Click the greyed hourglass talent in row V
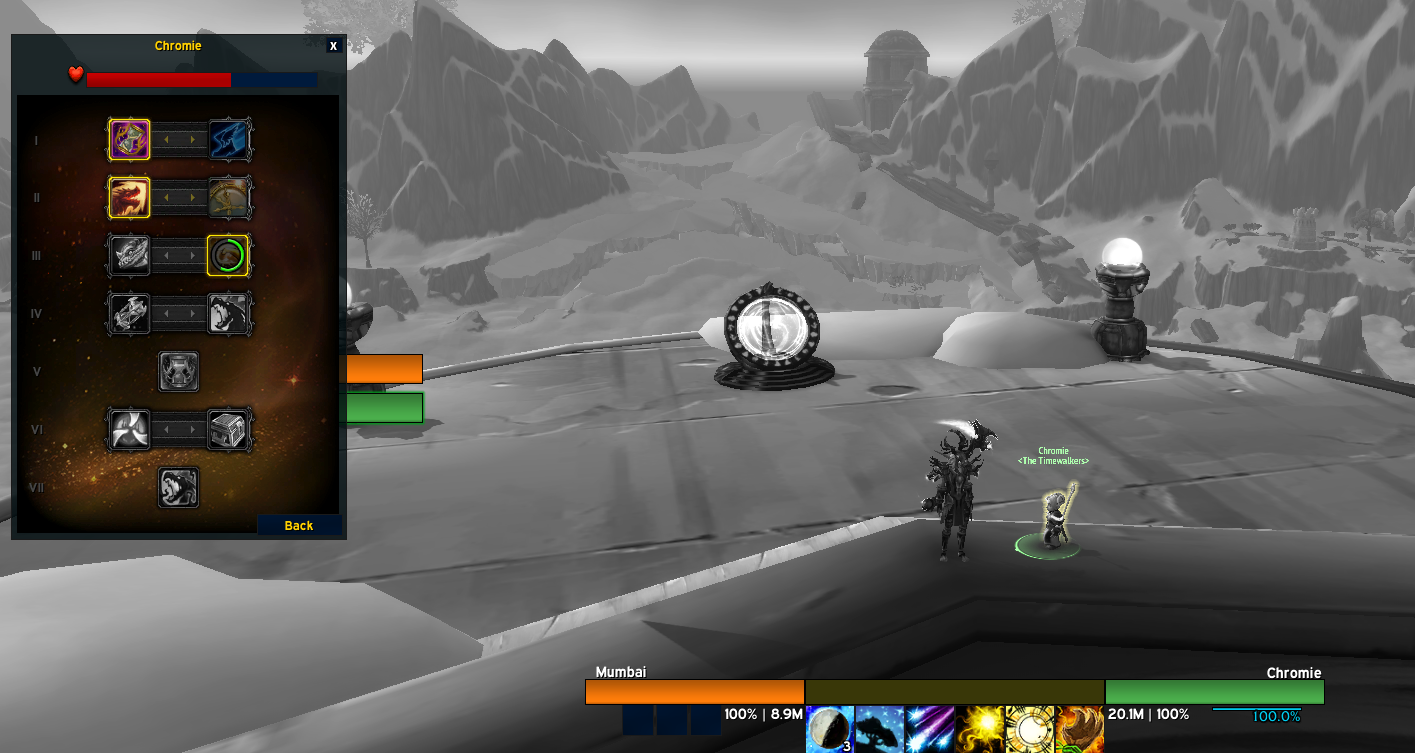This screenshot has width=1415, height=753. [179, 371]
